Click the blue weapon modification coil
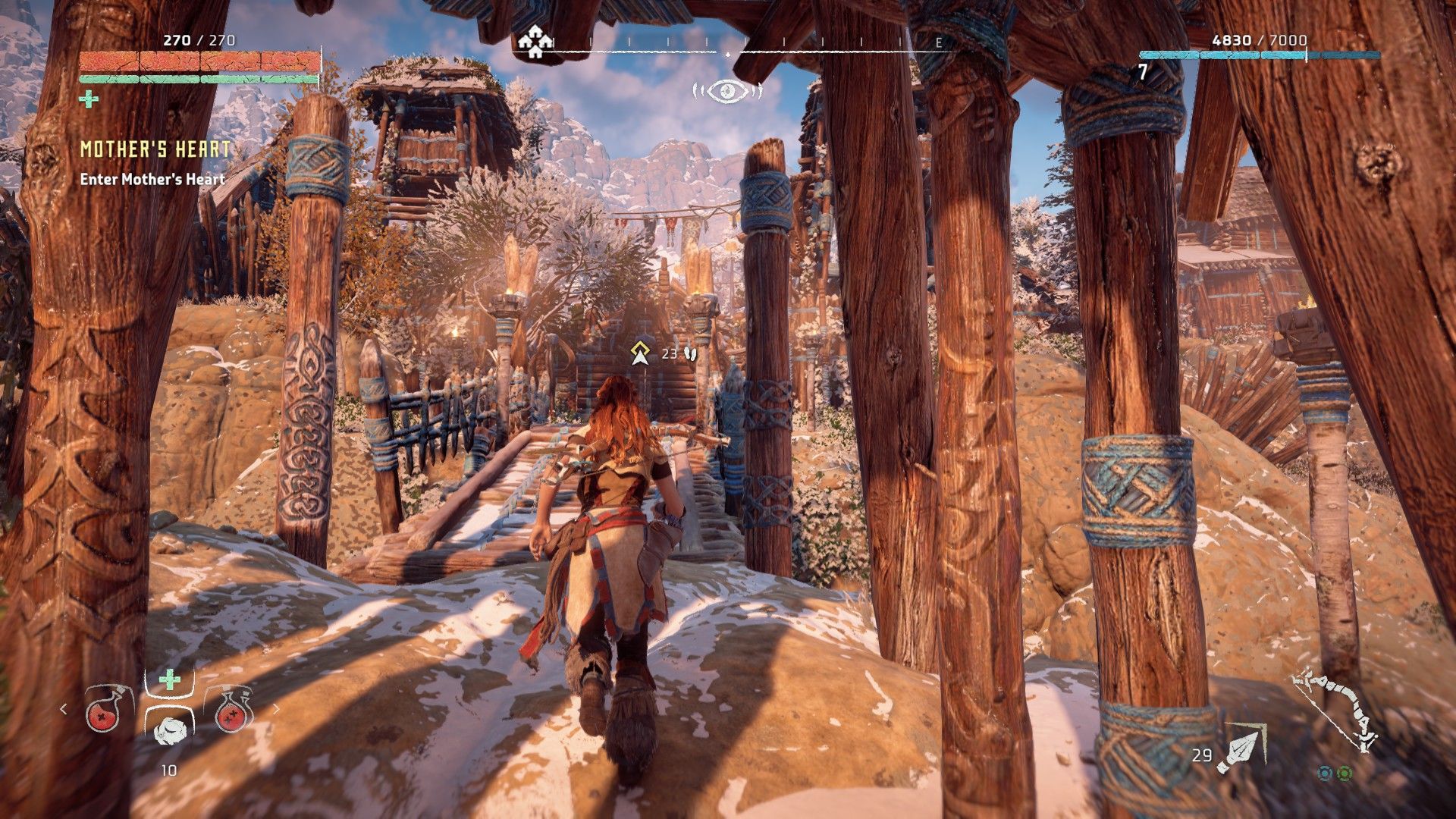1456x819 pixels. click(x=1325, y=773)
